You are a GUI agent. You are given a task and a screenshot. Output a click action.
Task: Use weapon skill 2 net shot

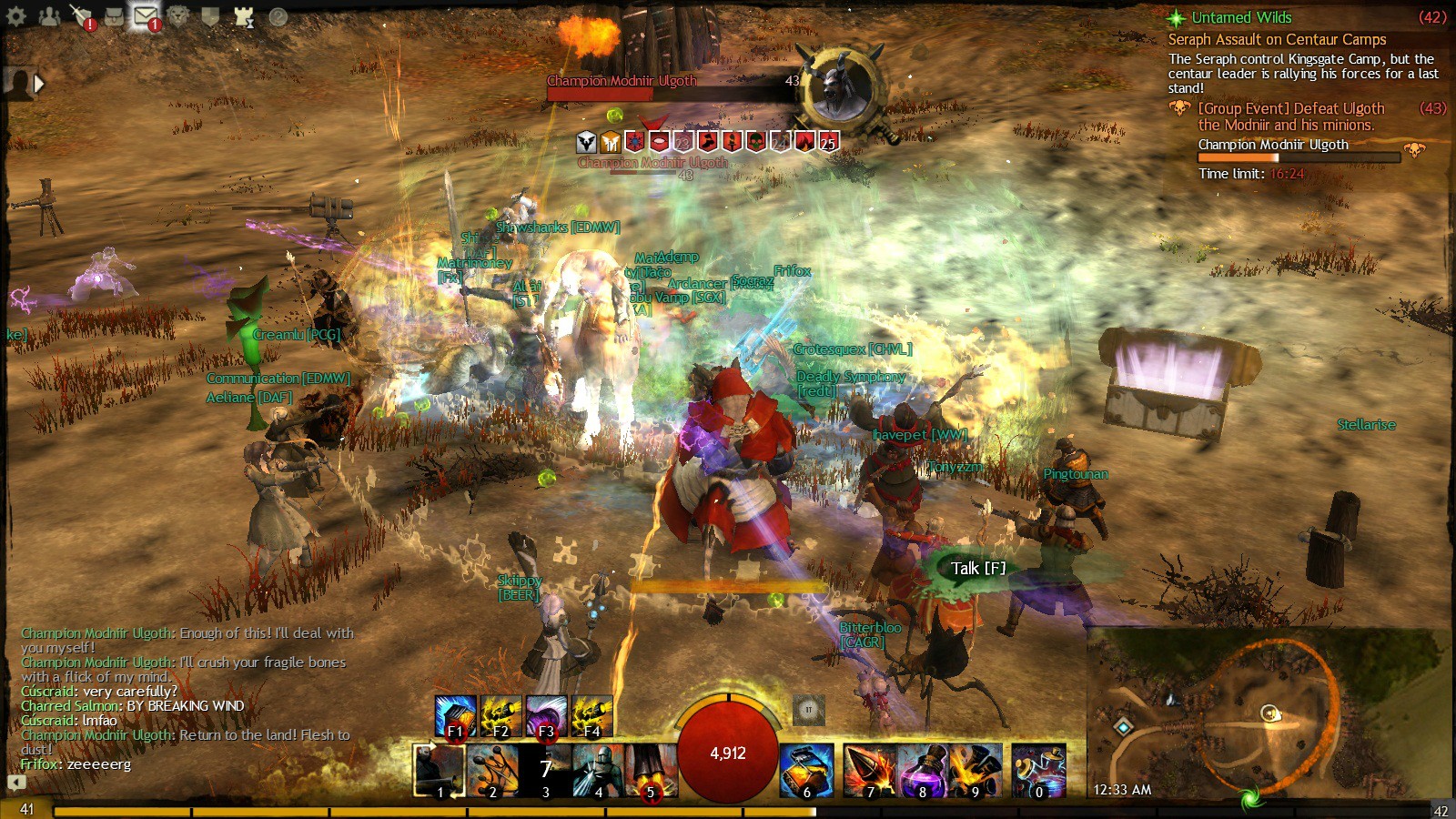coord(493,770)
